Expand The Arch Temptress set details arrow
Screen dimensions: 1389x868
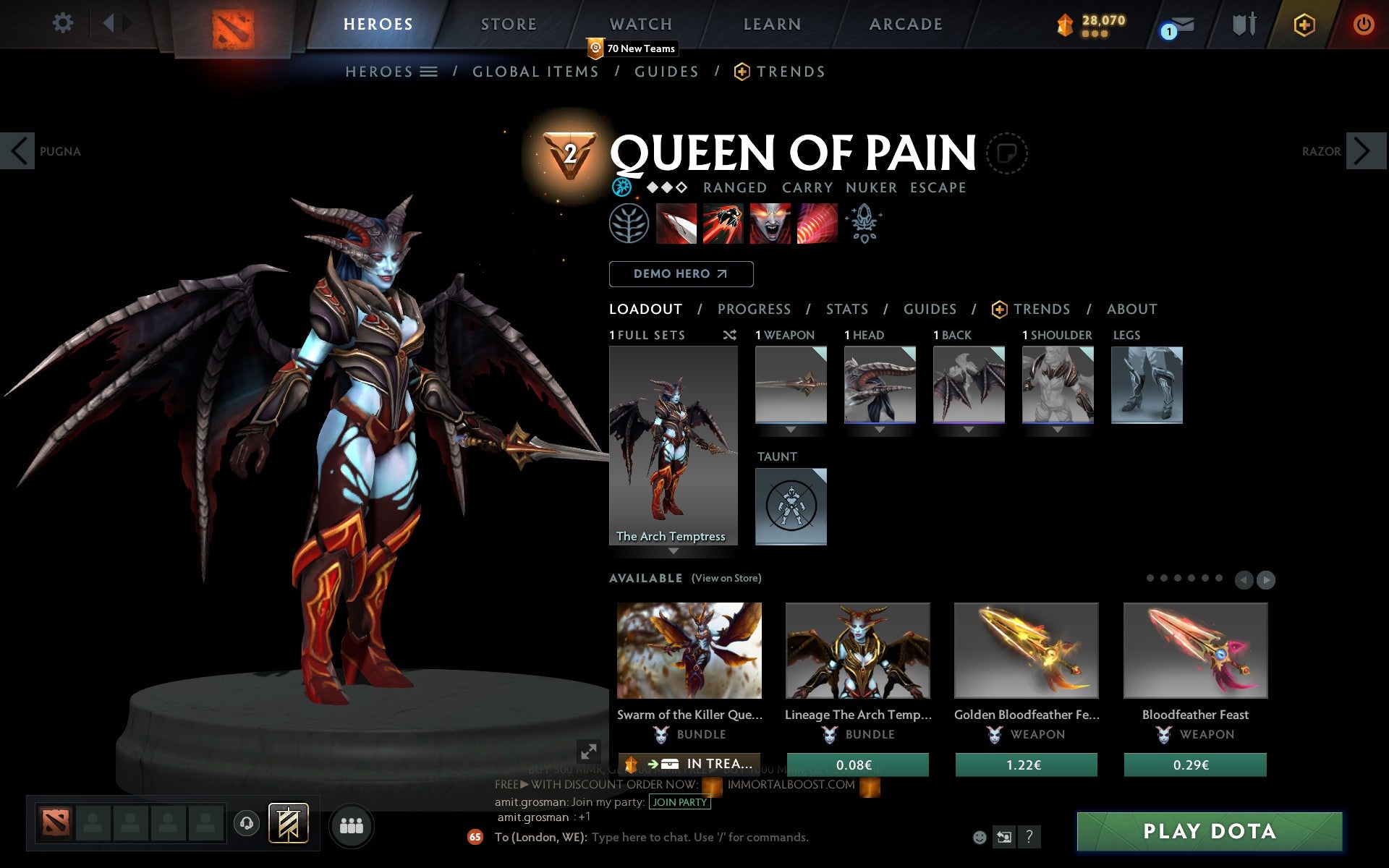tap(674, 551)
